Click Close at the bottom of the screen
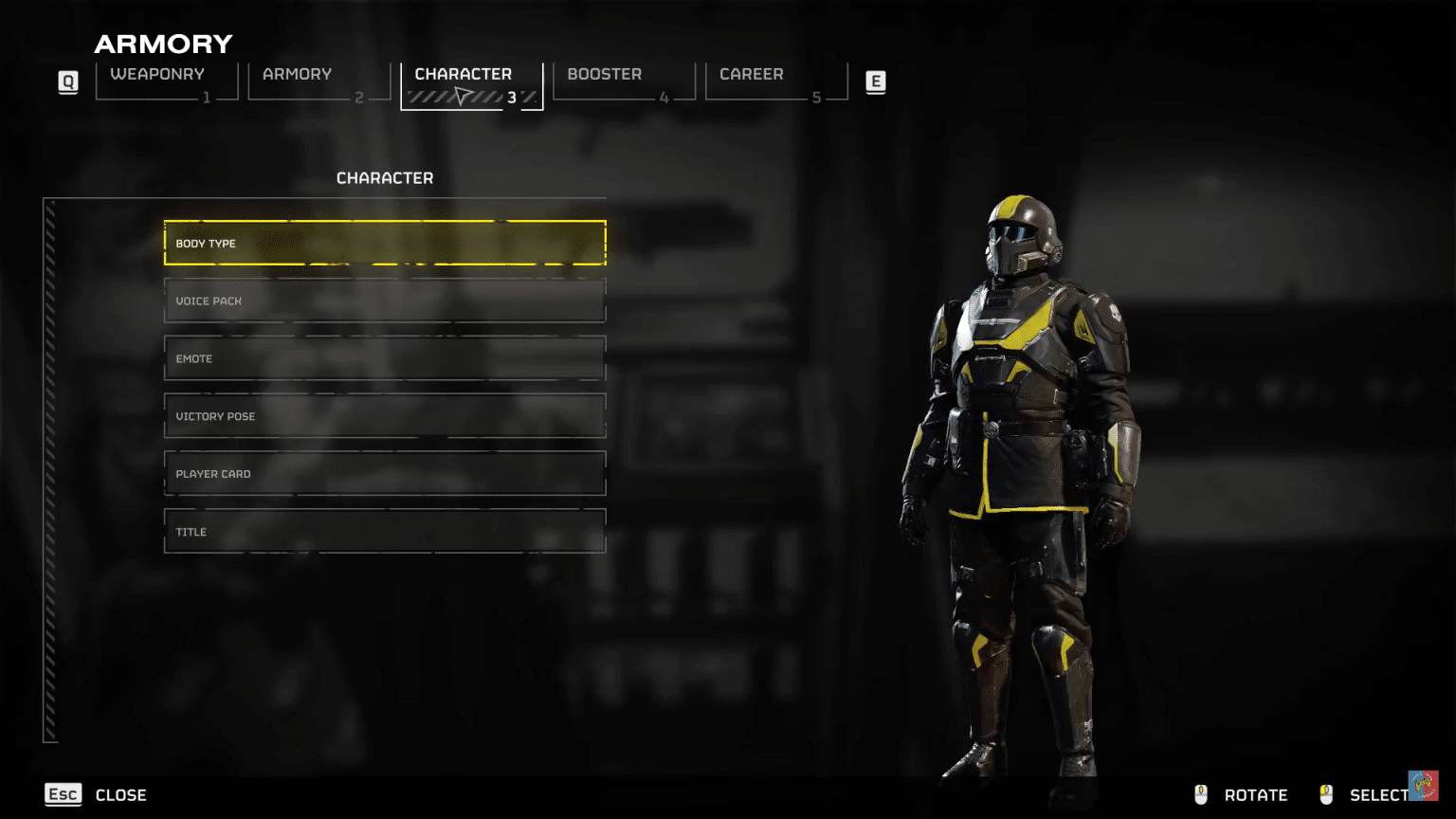 (x=120, y=794)
